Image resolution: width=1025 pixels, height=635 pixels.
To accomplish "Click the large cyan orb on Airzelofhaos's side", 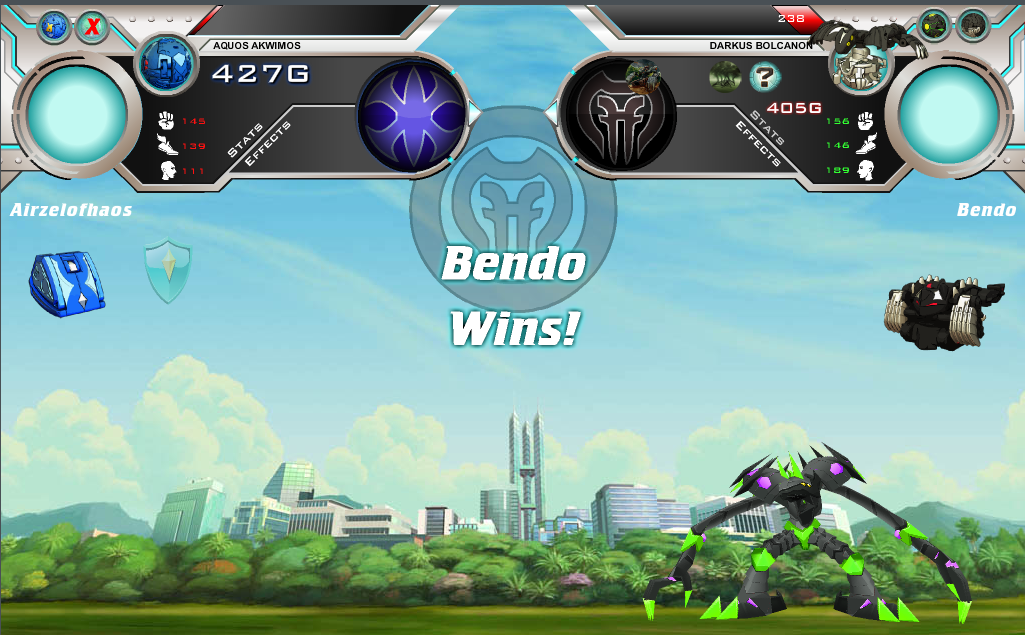I will tap(77, 113).
